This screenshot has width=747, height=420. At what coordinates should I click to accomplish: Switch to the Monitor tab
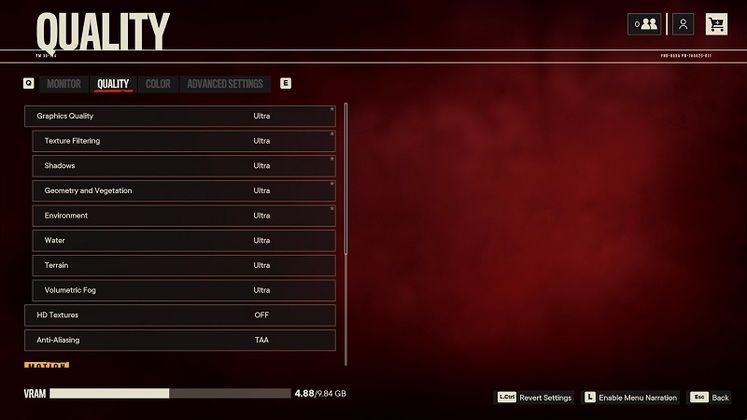pos(64,84)
